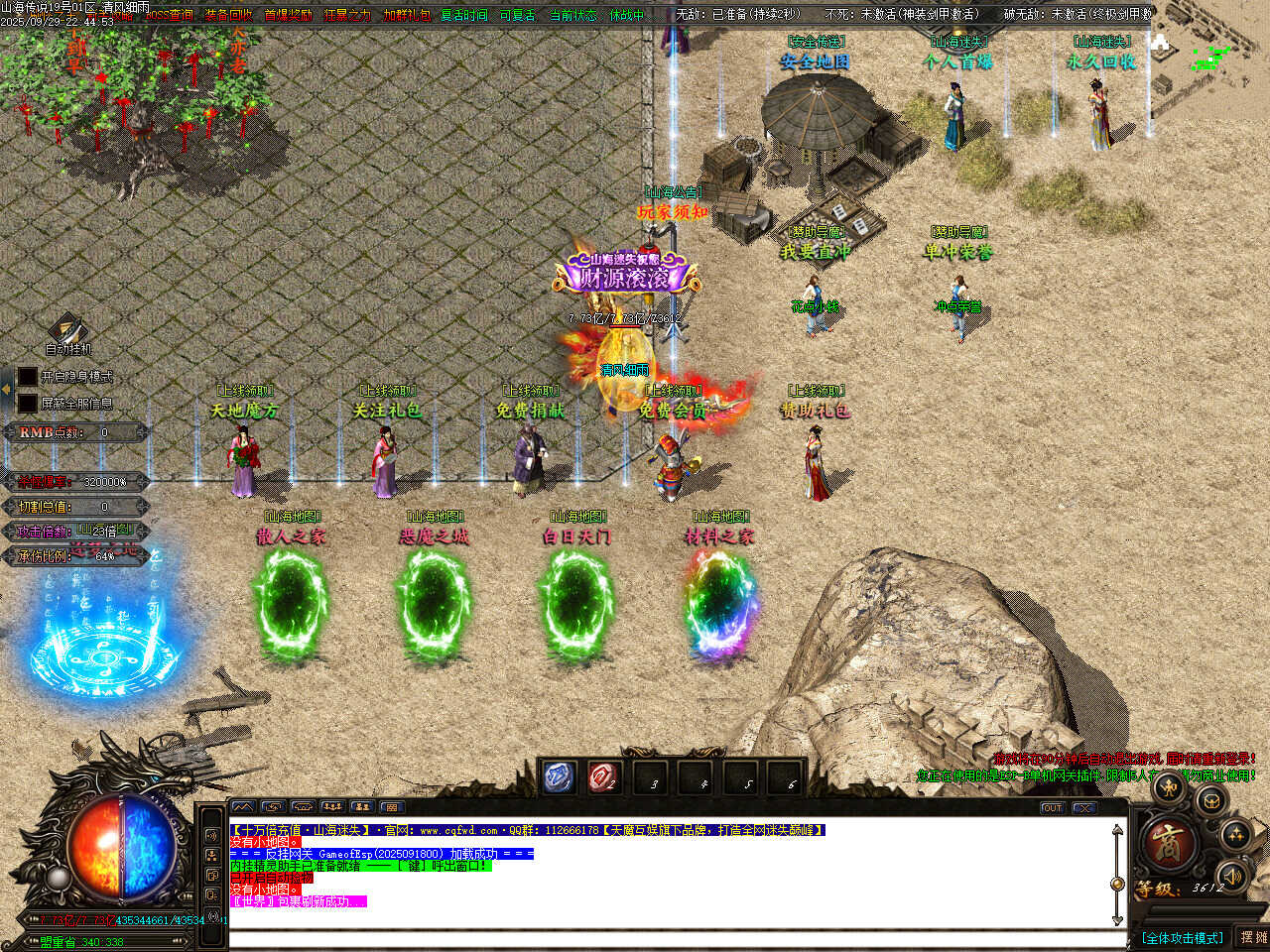Switch the 全体攻击模式 attack mode

tap(1182, 937)
